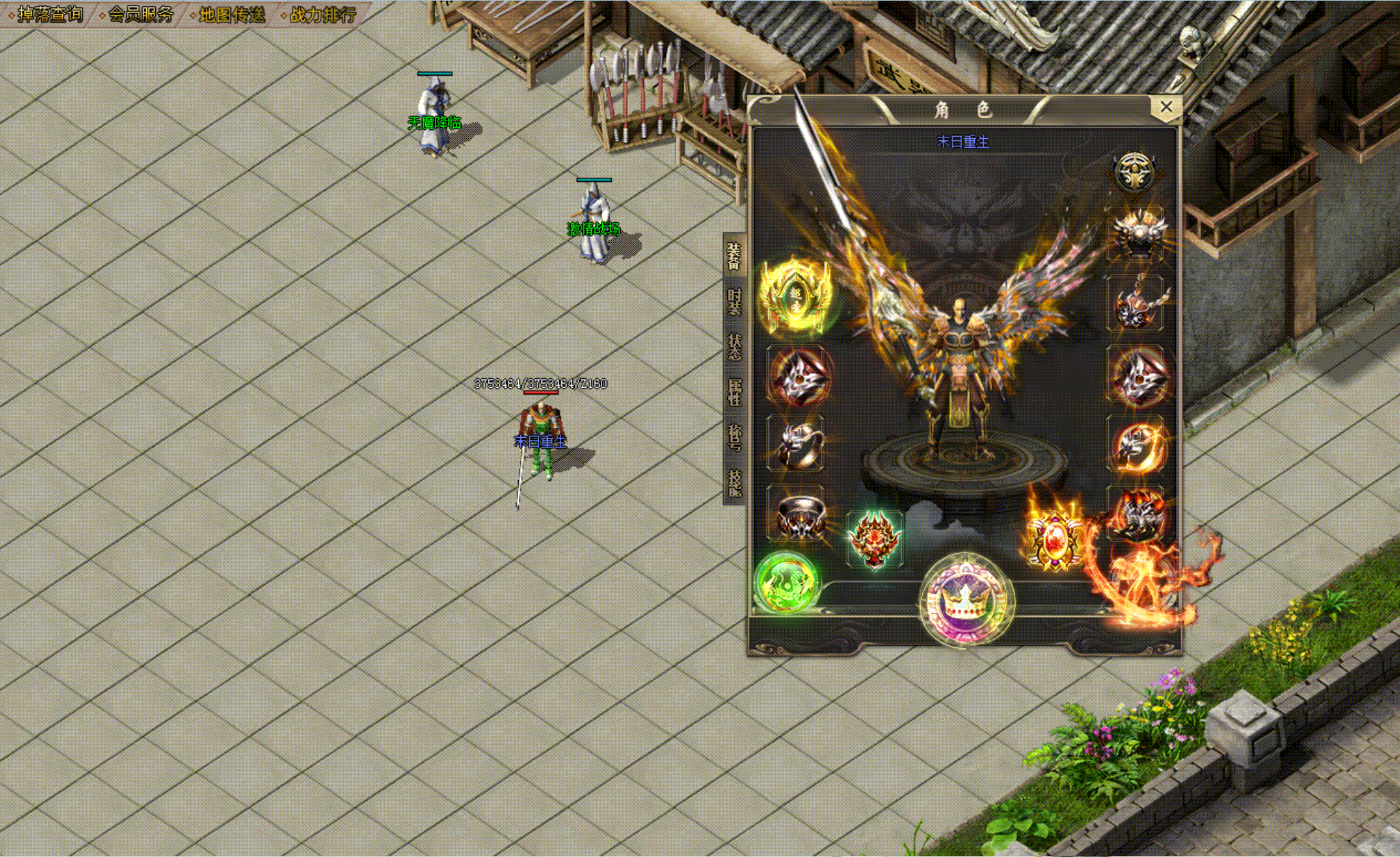Select the glowing yellow-green emblem slot

coord(797,299)
